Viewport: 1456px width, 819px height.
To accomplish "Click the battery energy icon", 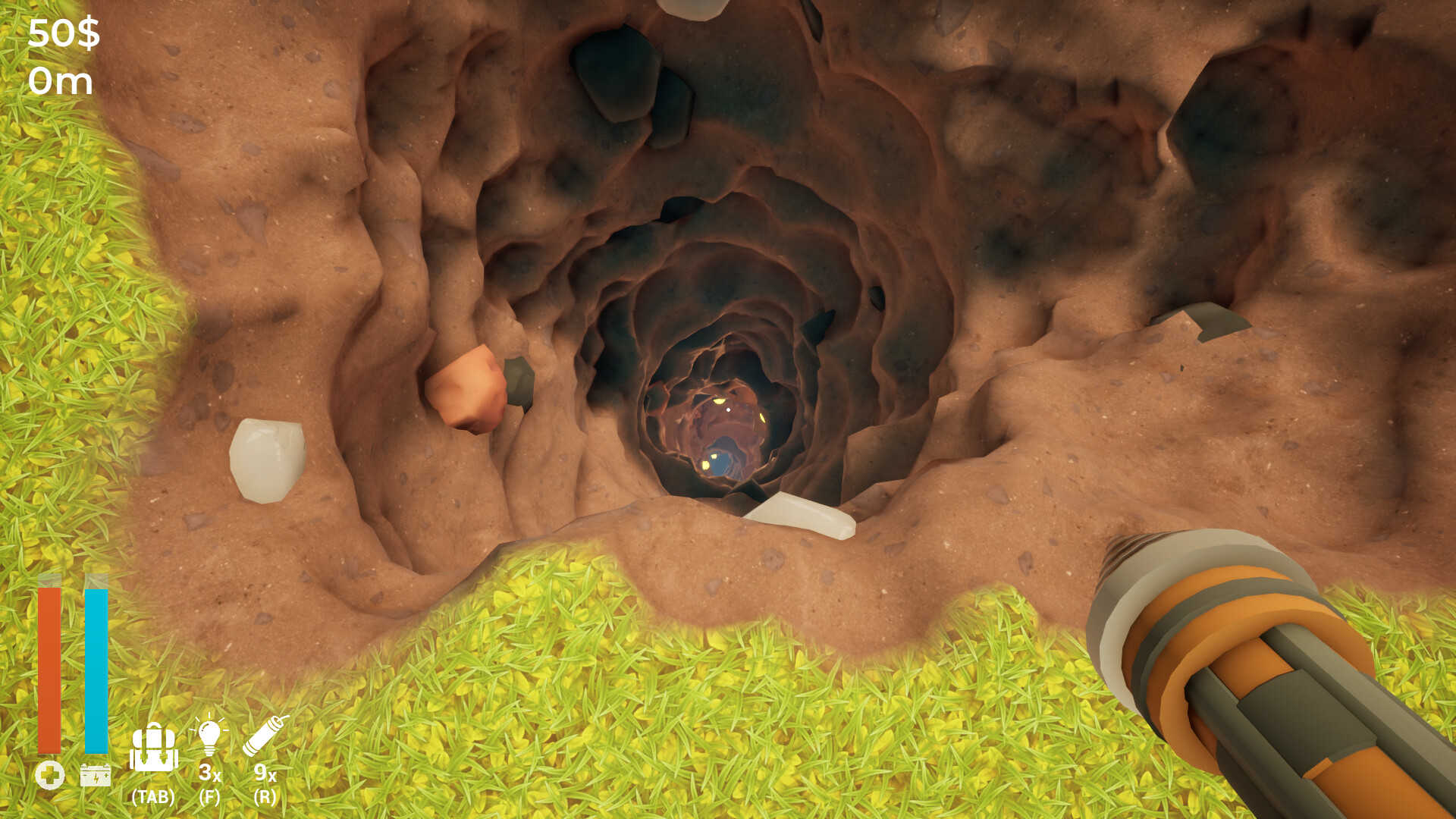I will 94,776.
